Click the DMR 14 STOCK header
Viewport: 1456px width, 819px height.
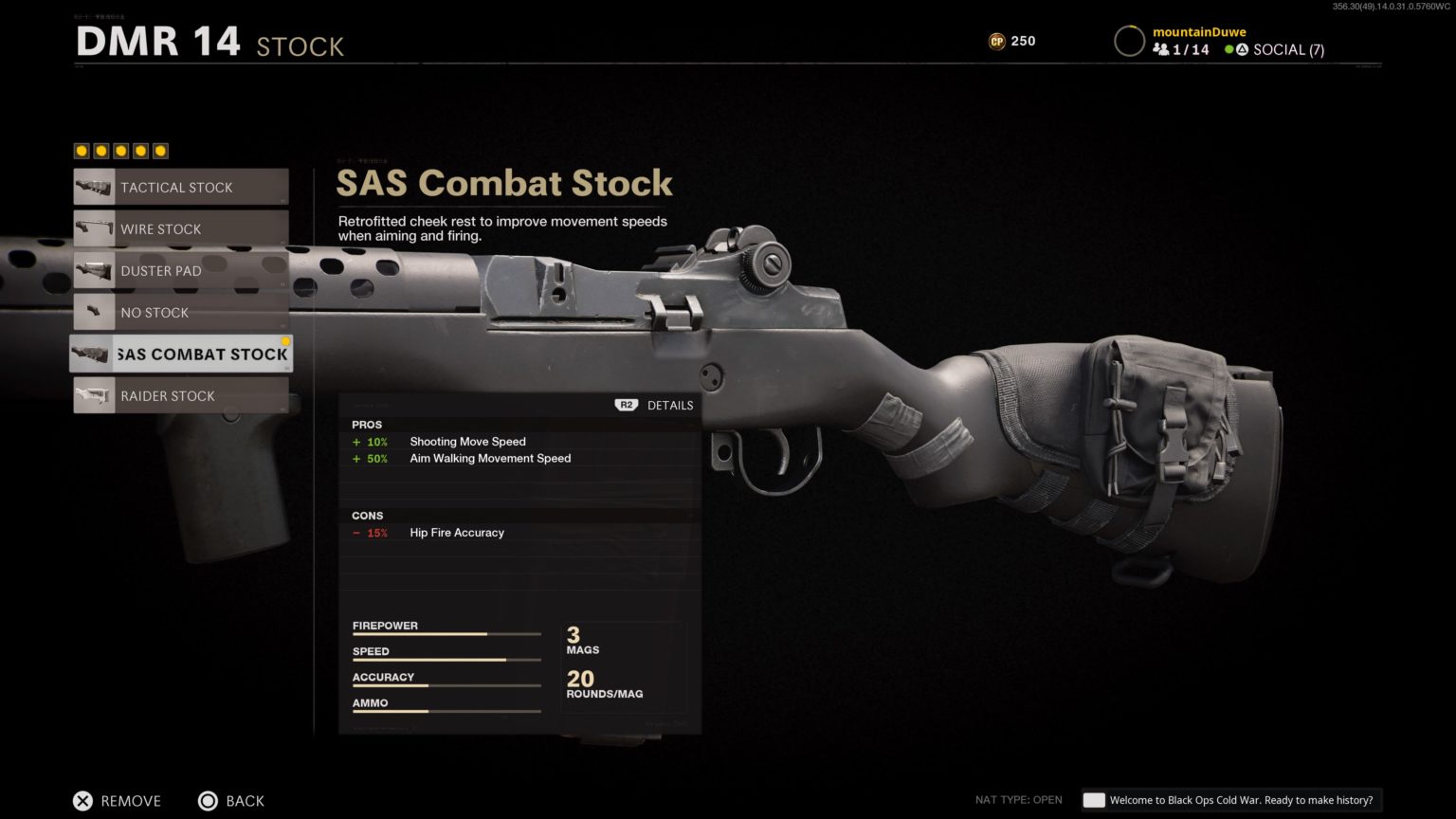(209, 42)
